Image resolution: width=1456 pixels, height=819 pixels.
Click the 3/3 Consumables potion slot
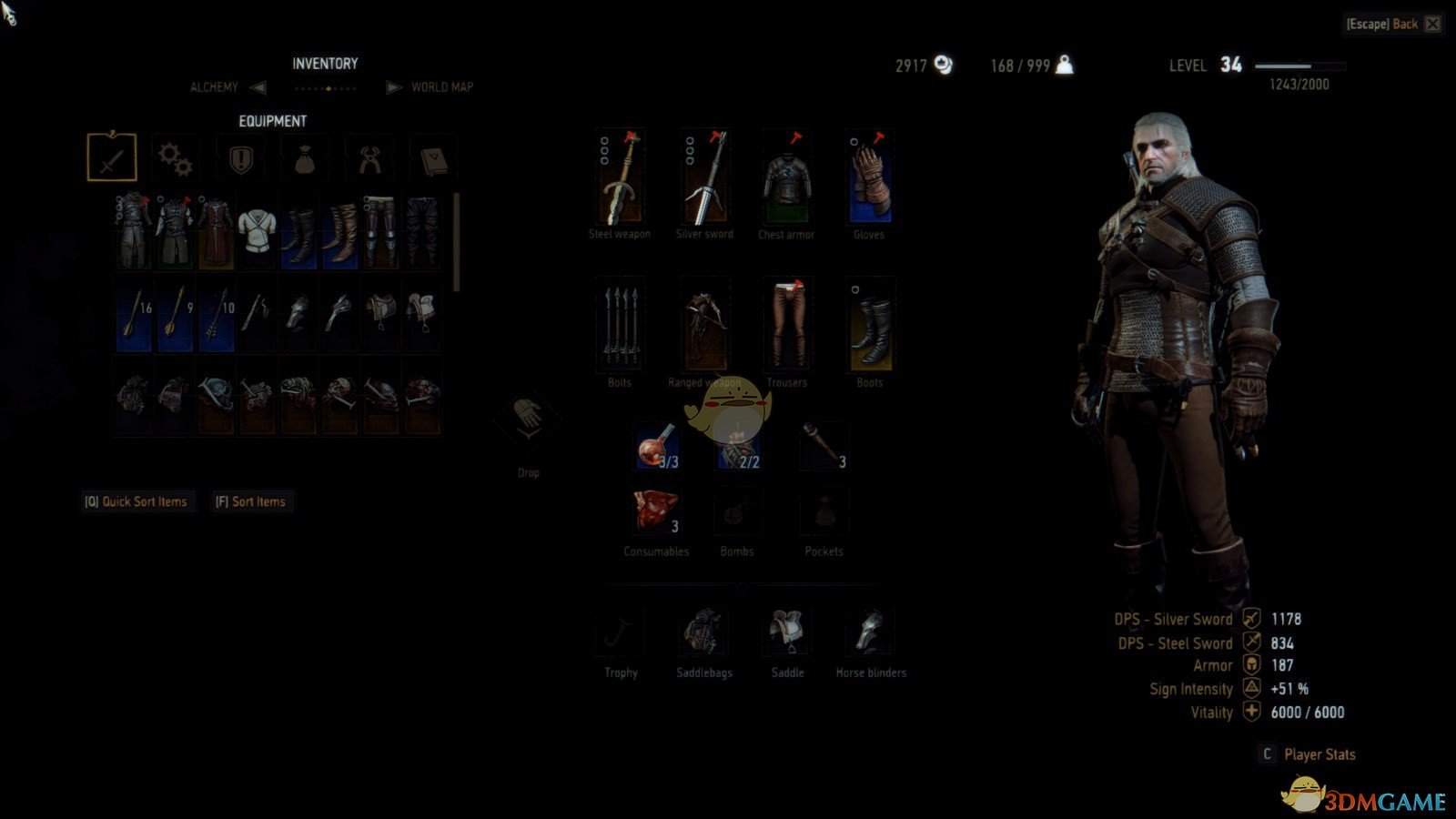[x=657, y=448]
